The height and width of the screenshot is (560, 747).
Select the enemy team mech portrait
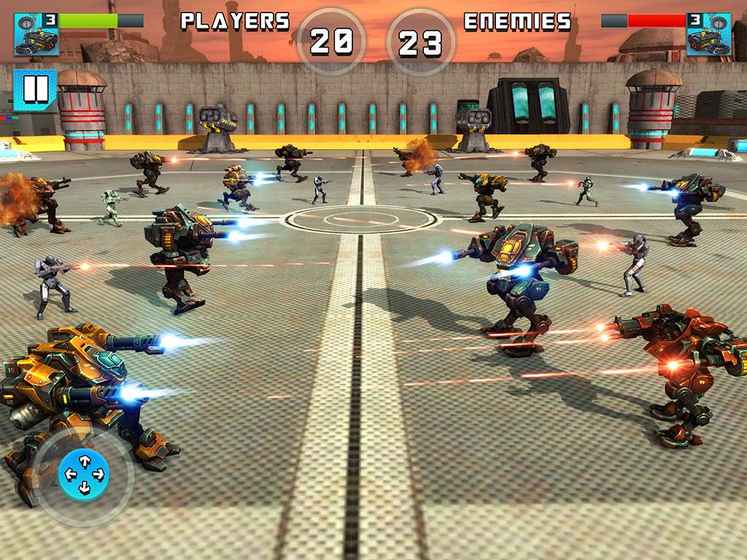coord(709,33)
